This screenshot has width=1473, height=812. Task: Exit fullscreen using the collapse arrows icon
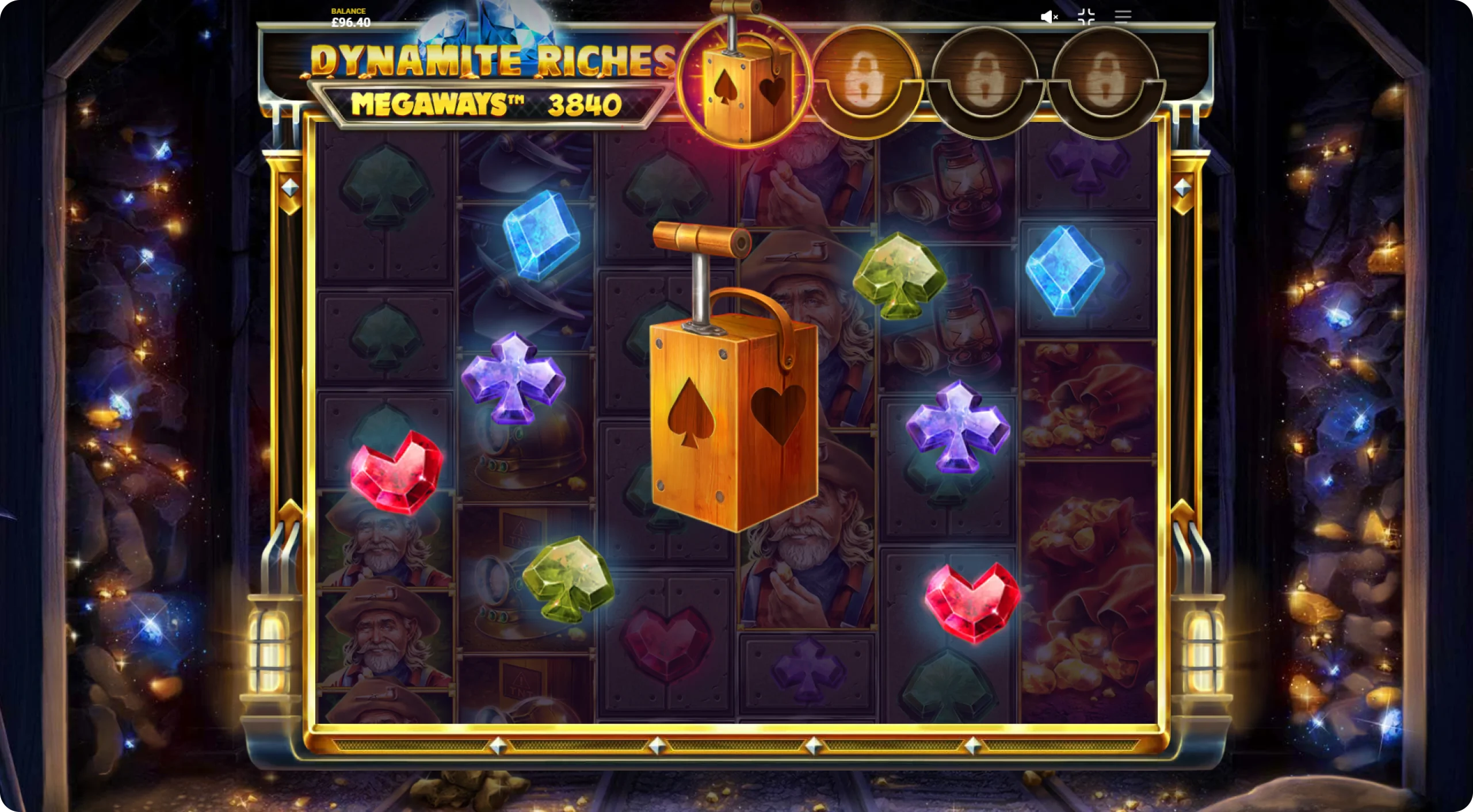tap(1086, 17)
